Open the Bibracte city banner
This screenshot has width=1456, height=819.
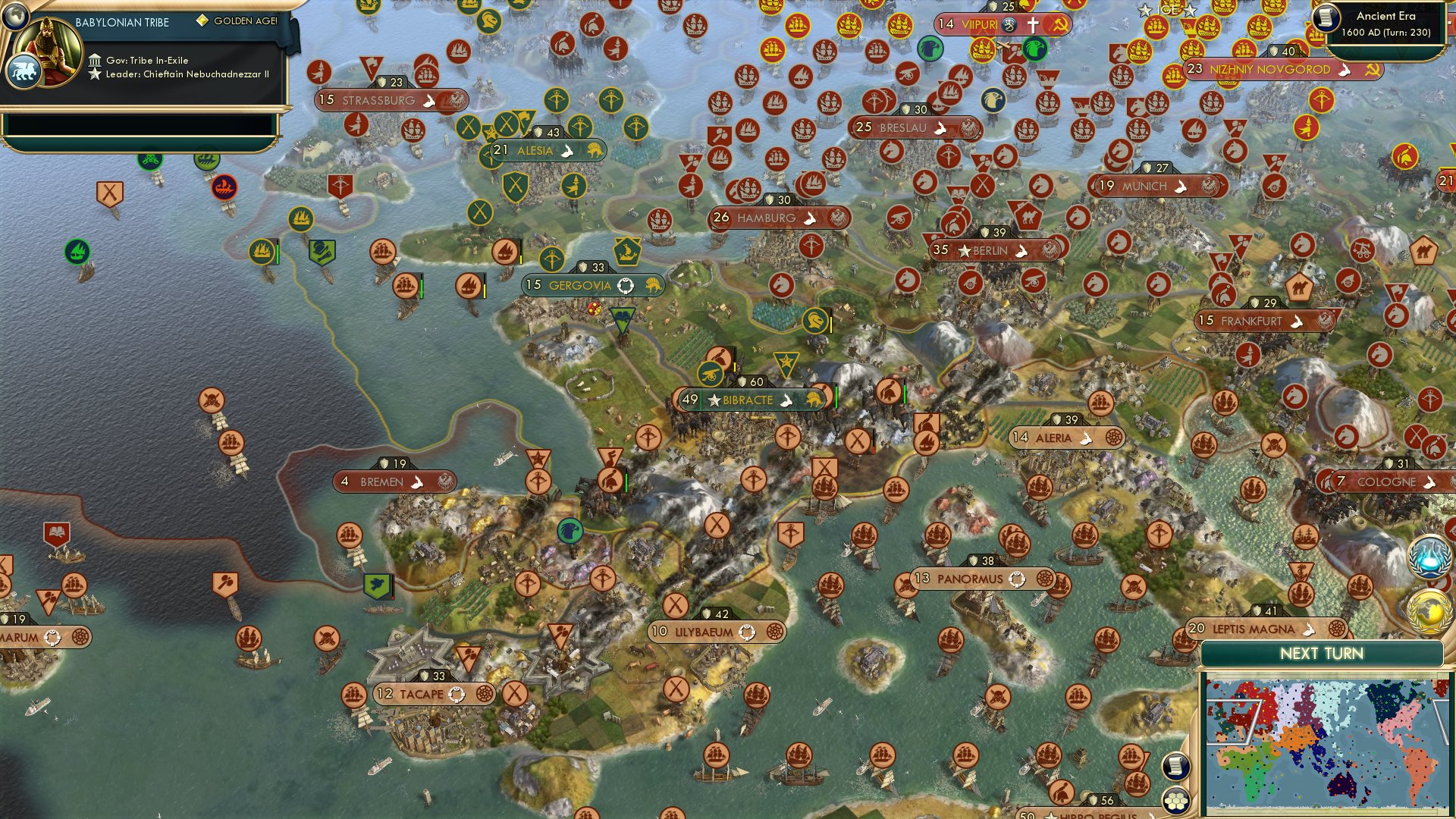pos(747,399)
